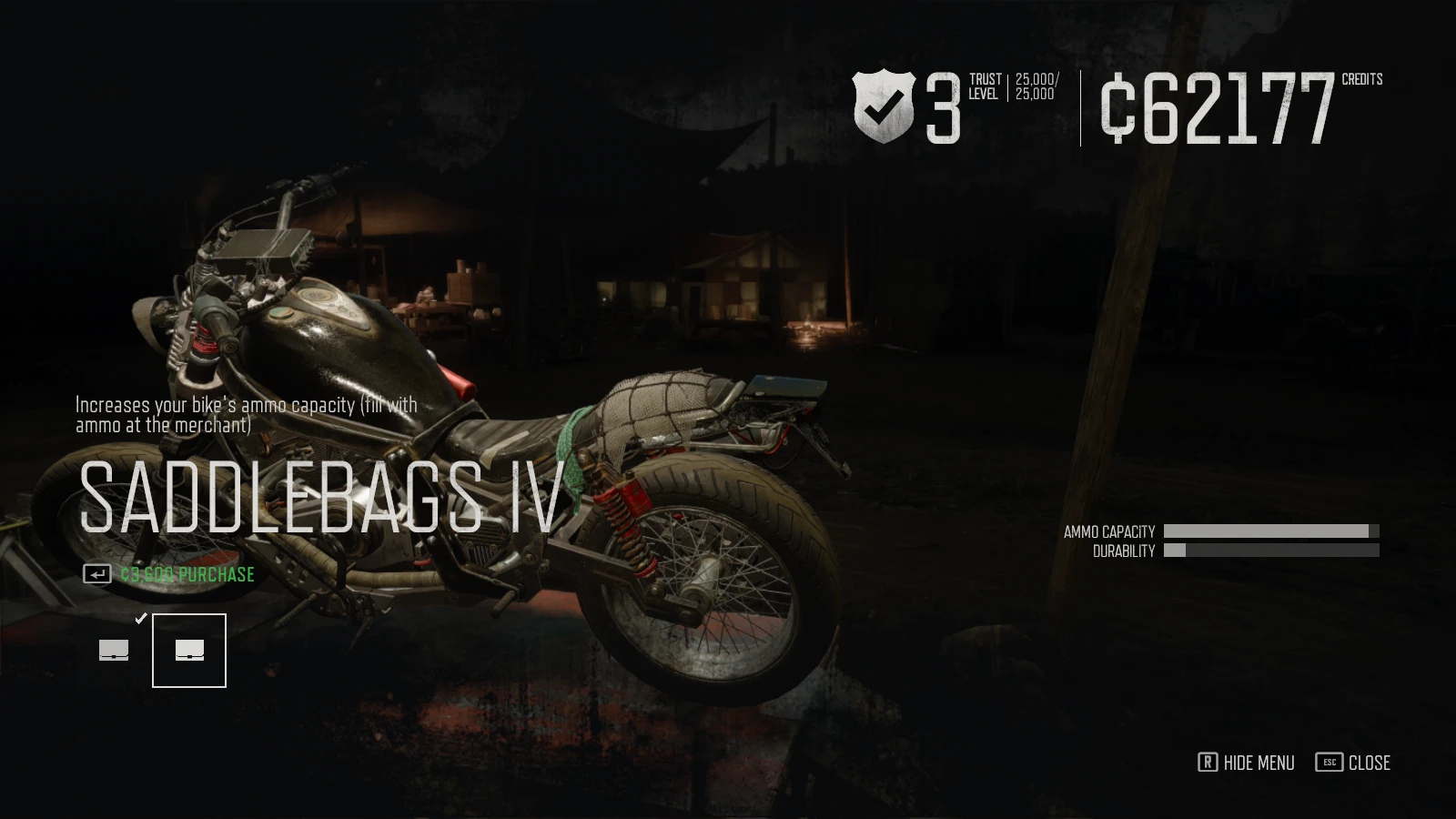1456x819 pixels.
Task: Click the ammo capacity description text
Action: click(x=246, y=415)
